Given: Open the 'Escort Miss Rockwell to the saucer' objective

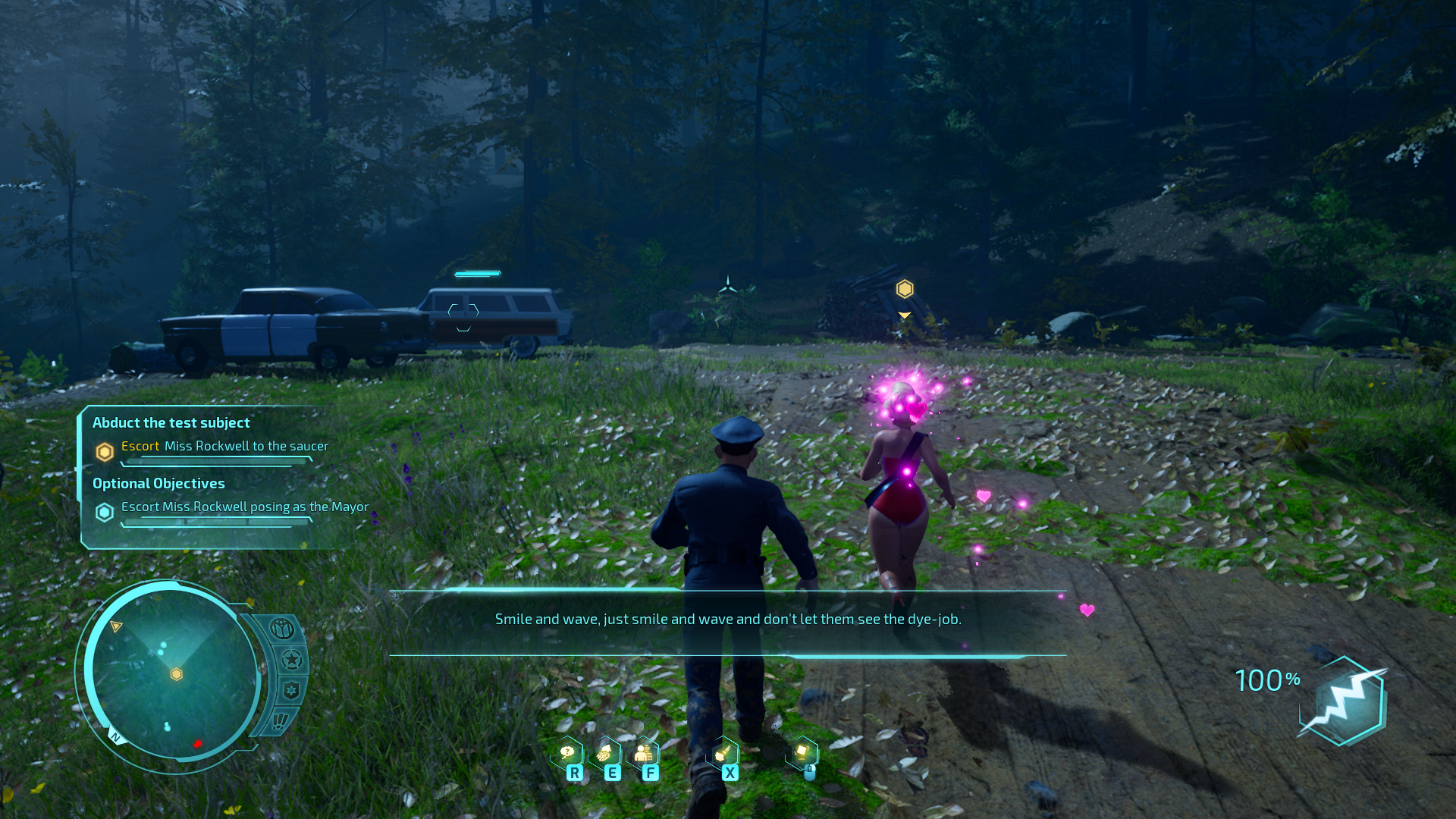Looking at the screenshot, I should (x=224, y=447).
